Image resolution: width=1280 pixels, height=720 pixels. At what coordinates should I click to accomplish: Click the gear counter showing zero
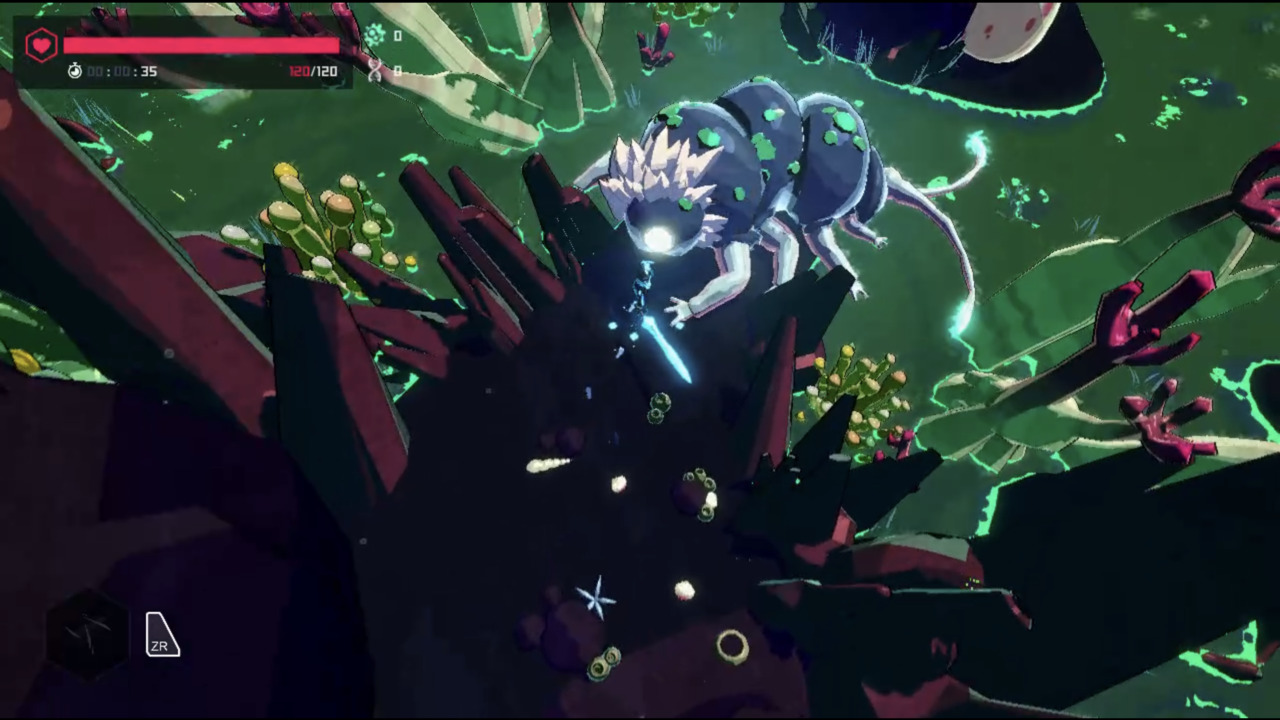pos(397,36)
